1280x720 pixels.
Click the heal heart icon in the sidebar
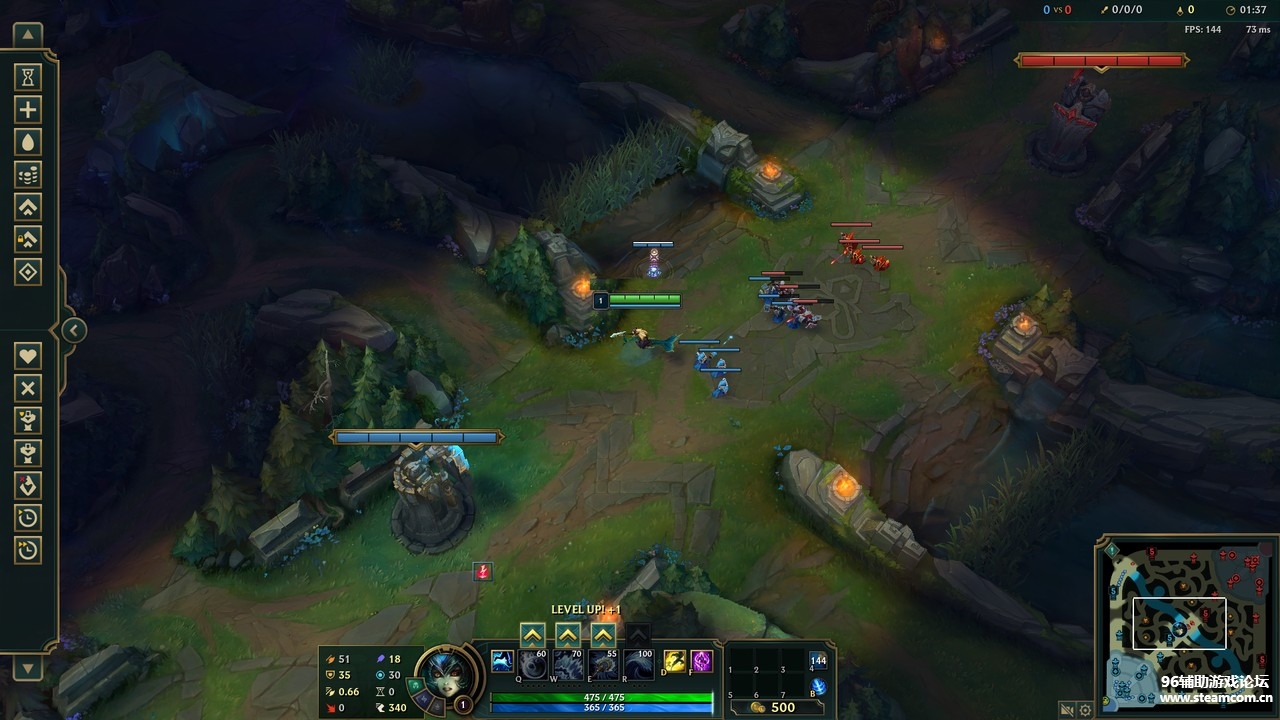tap(27, 355)
